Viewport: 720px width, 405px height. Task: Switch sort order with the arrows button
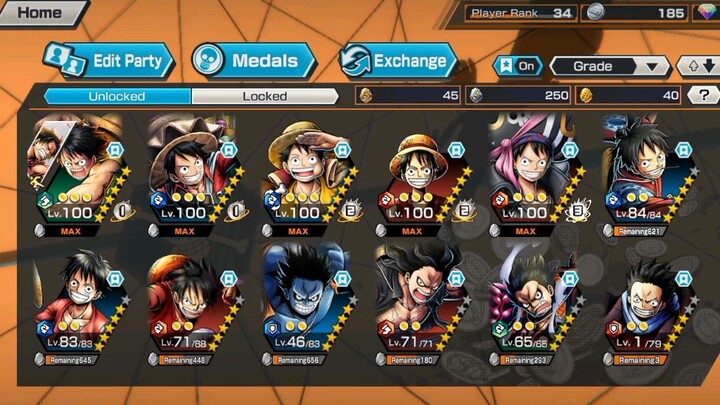697,66
